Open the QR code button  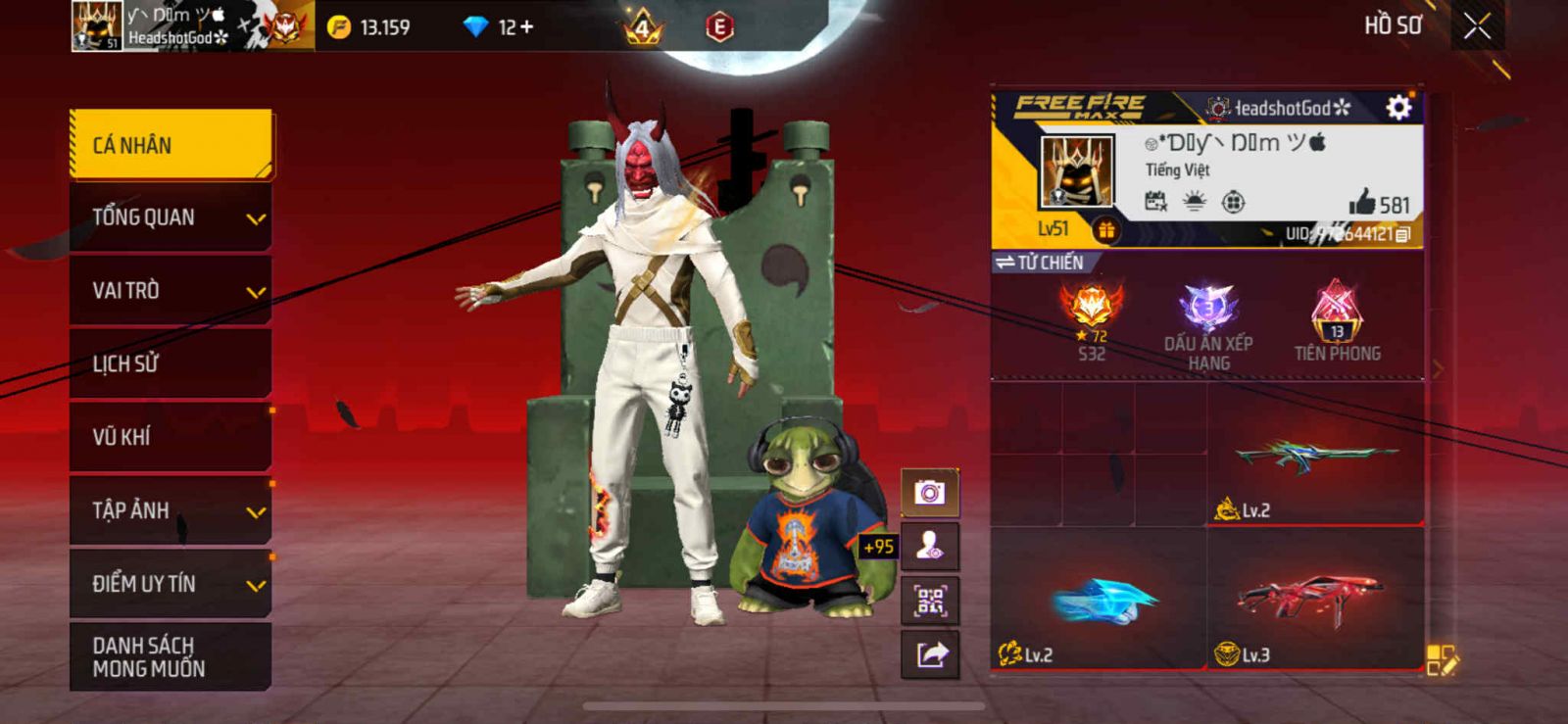(x=929, y=600)
